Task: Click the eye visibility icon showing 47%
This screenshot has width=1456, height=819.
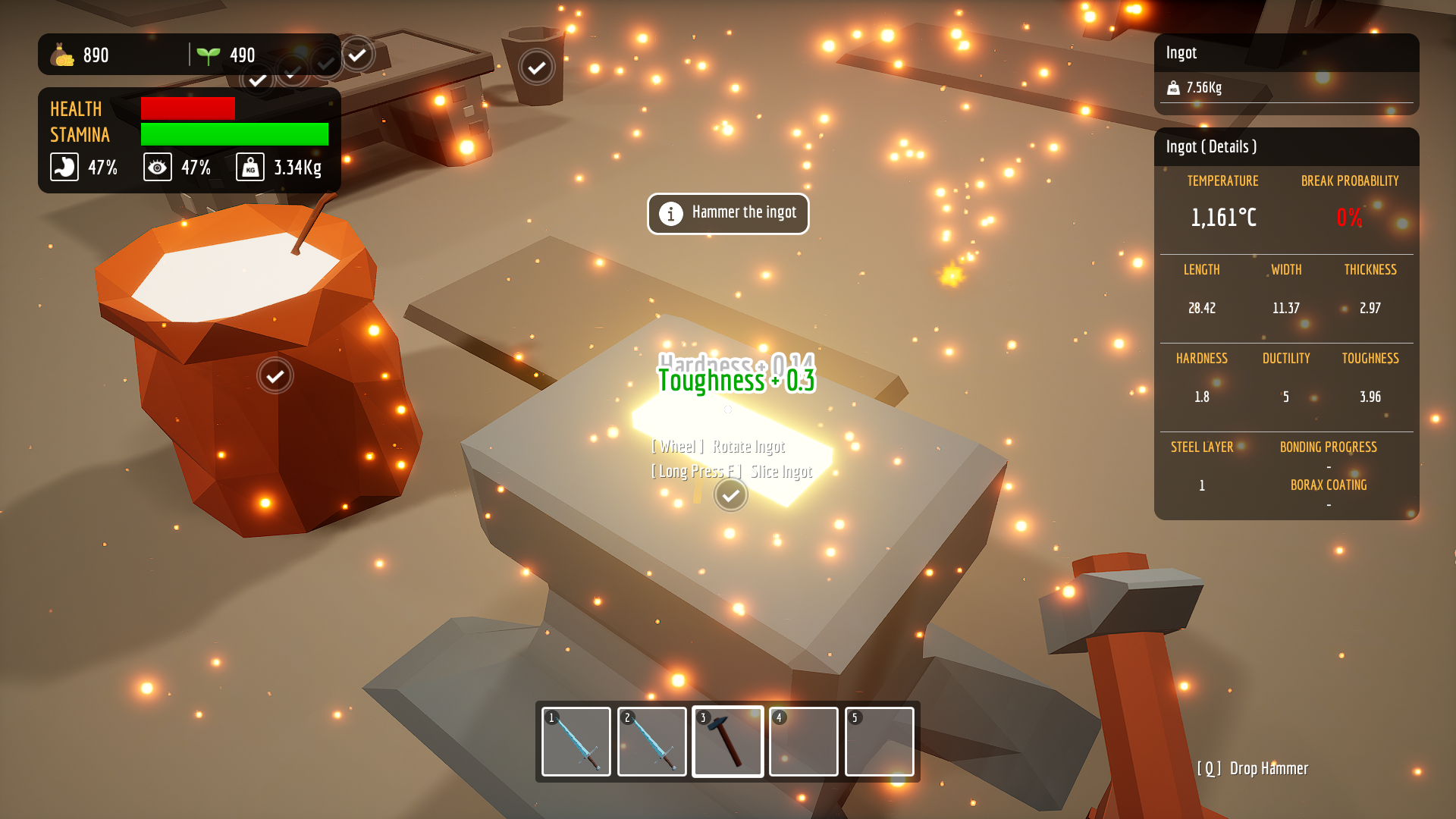Action: coord(157,167)
